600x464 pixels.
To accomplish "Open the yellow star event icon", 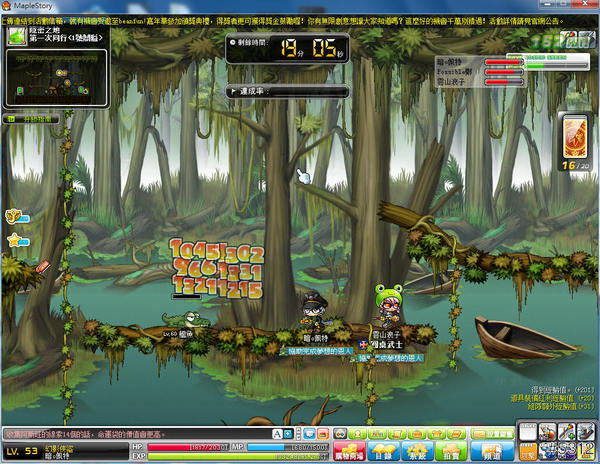I will point(15,240).
